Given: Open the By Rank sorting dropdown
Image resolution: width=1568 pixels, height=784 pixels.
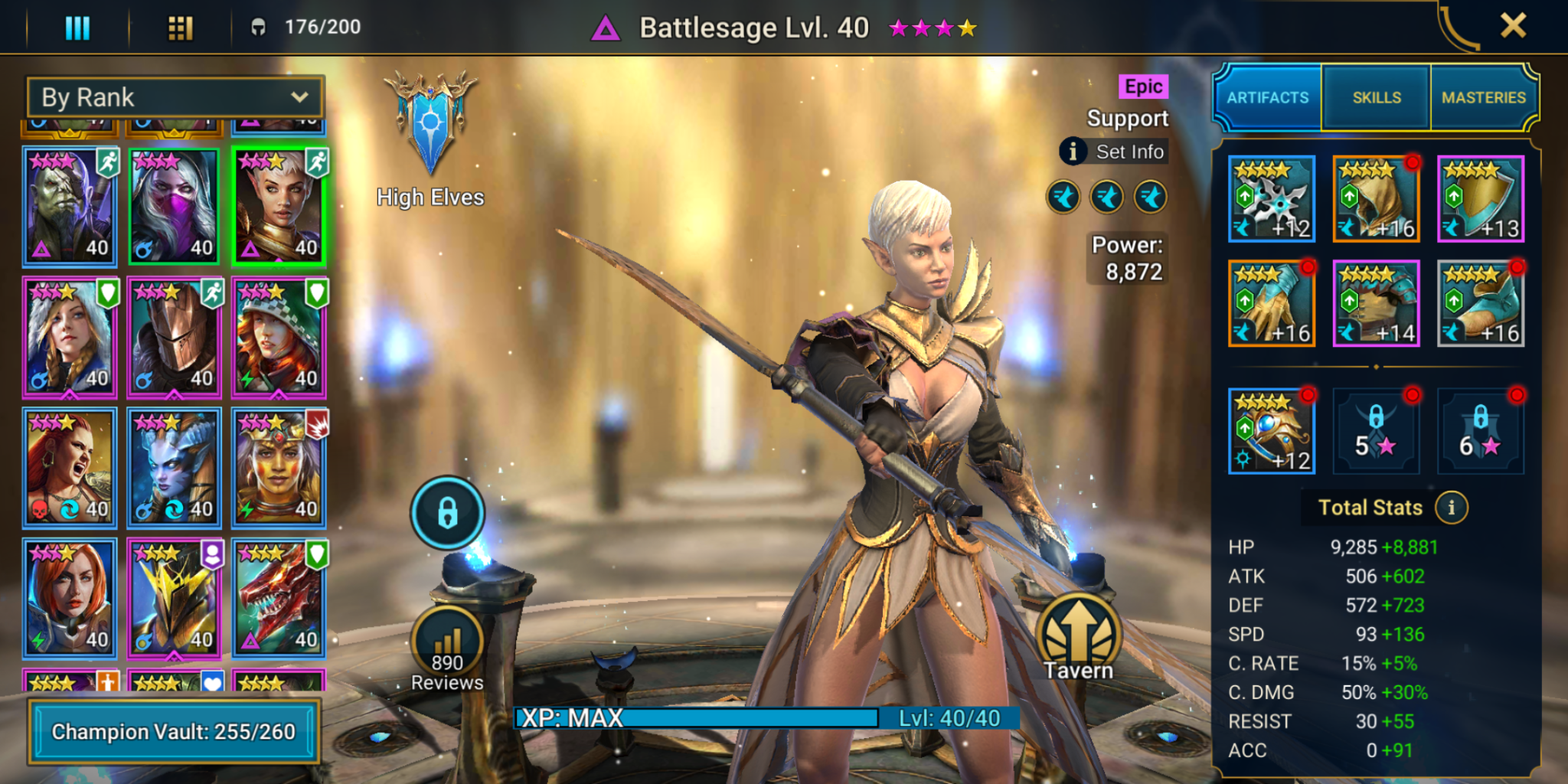Looking at the screenshot, I should (x=175, y=97).
